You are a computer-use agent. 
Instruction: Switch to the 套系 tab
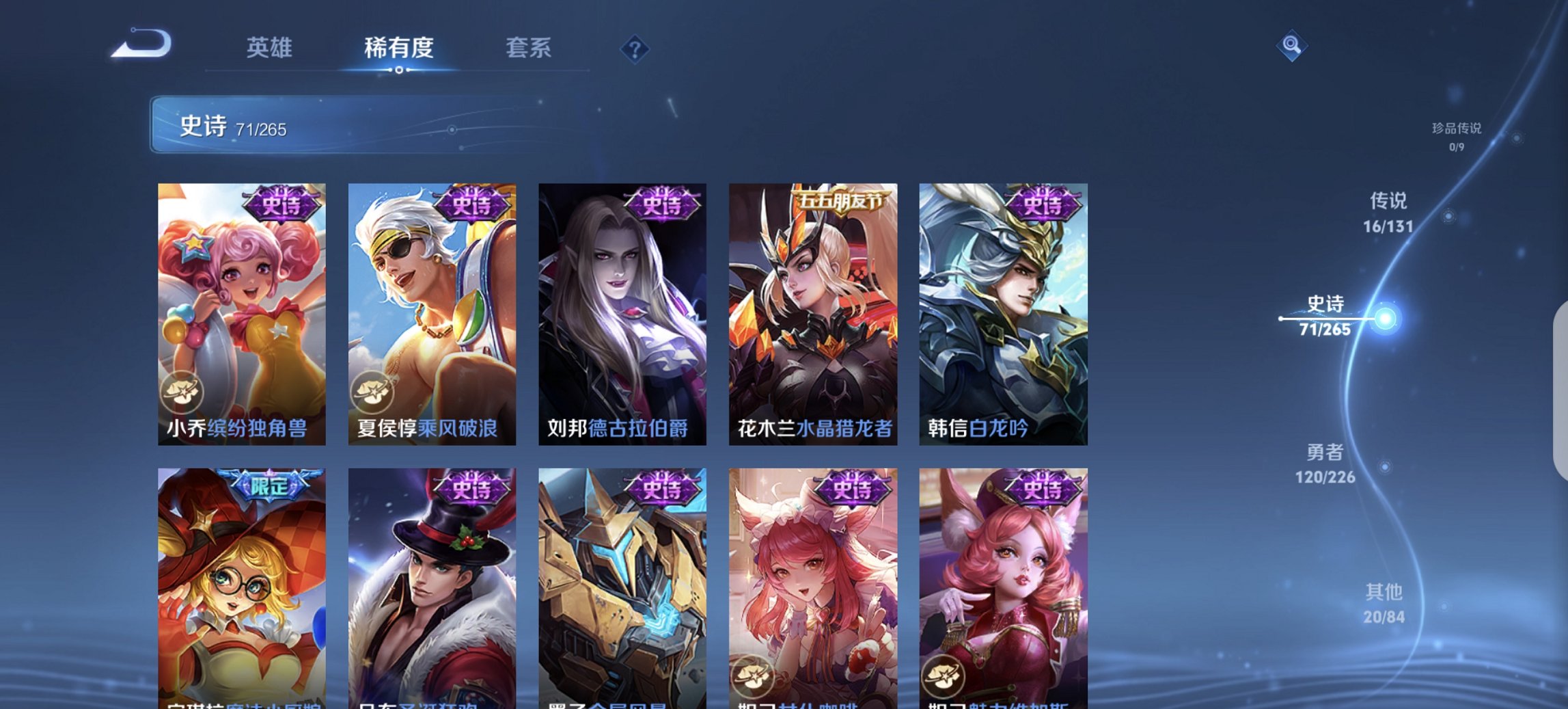tap(529, 48)
